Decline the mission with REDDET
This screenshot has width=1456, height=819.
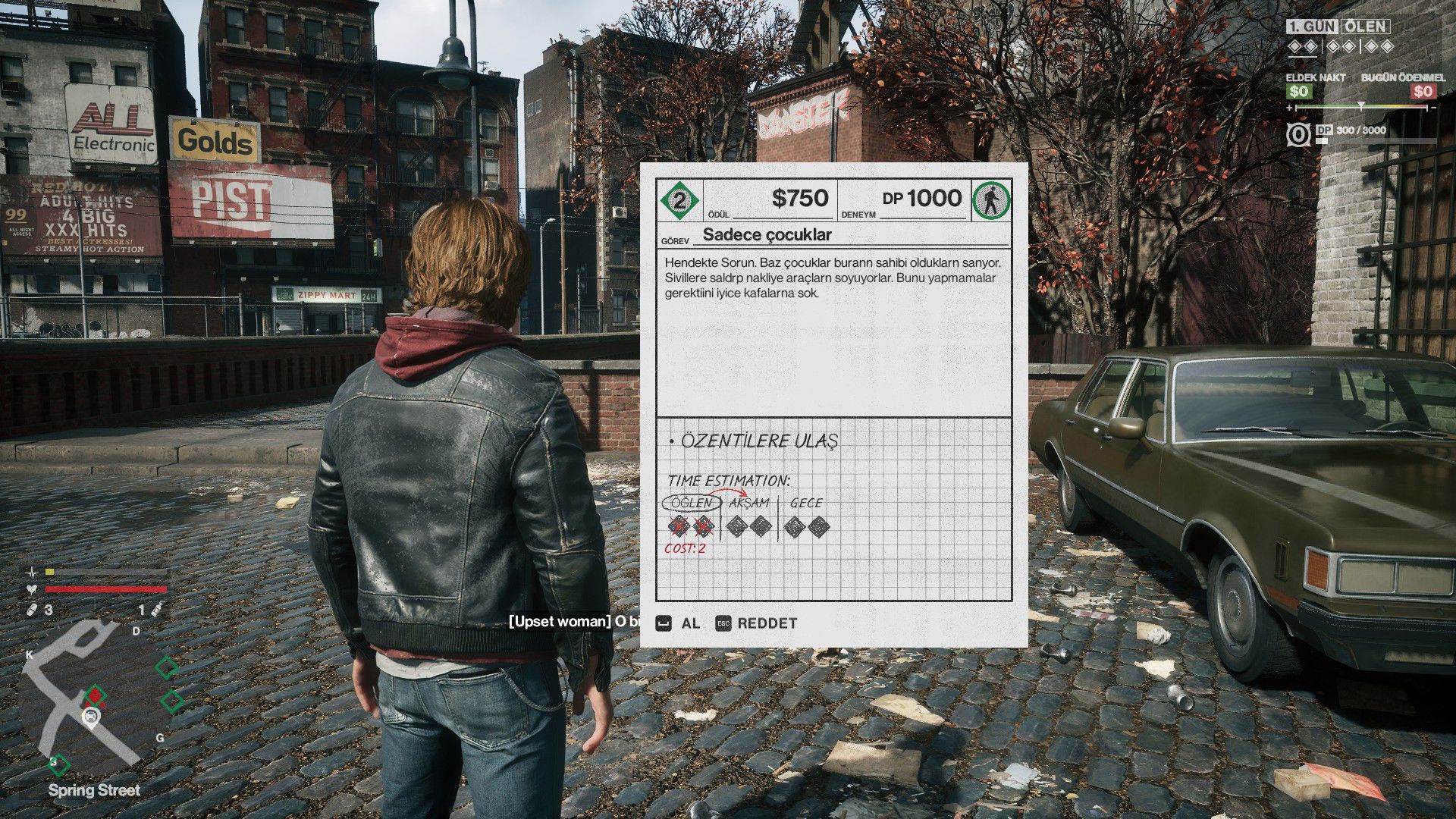point(757,623)
